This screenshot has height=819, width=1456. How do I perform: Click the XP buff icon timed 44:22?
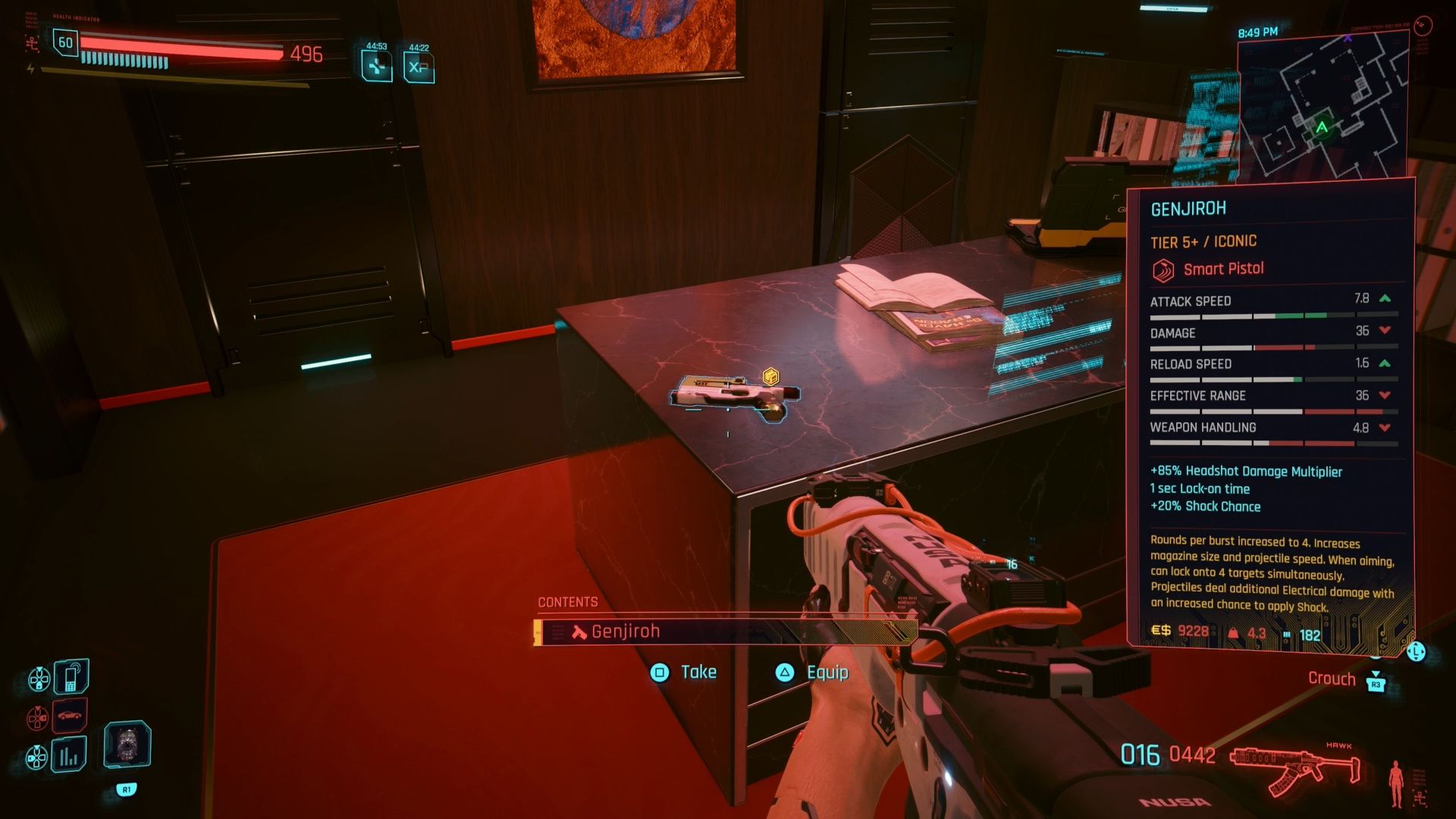(418, 67)
